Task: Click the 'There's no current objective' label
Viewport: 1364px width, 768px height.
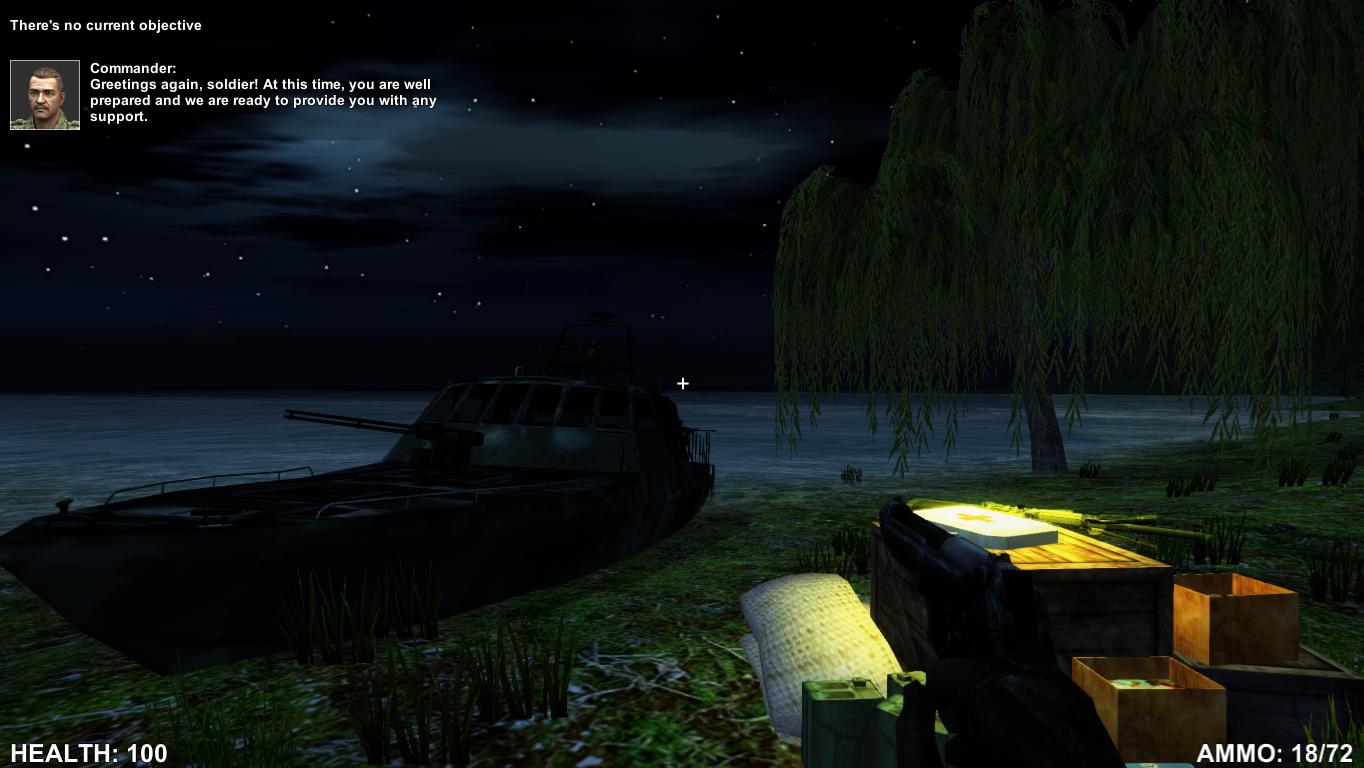Action: pyautogui.click(x=106, y=25)
